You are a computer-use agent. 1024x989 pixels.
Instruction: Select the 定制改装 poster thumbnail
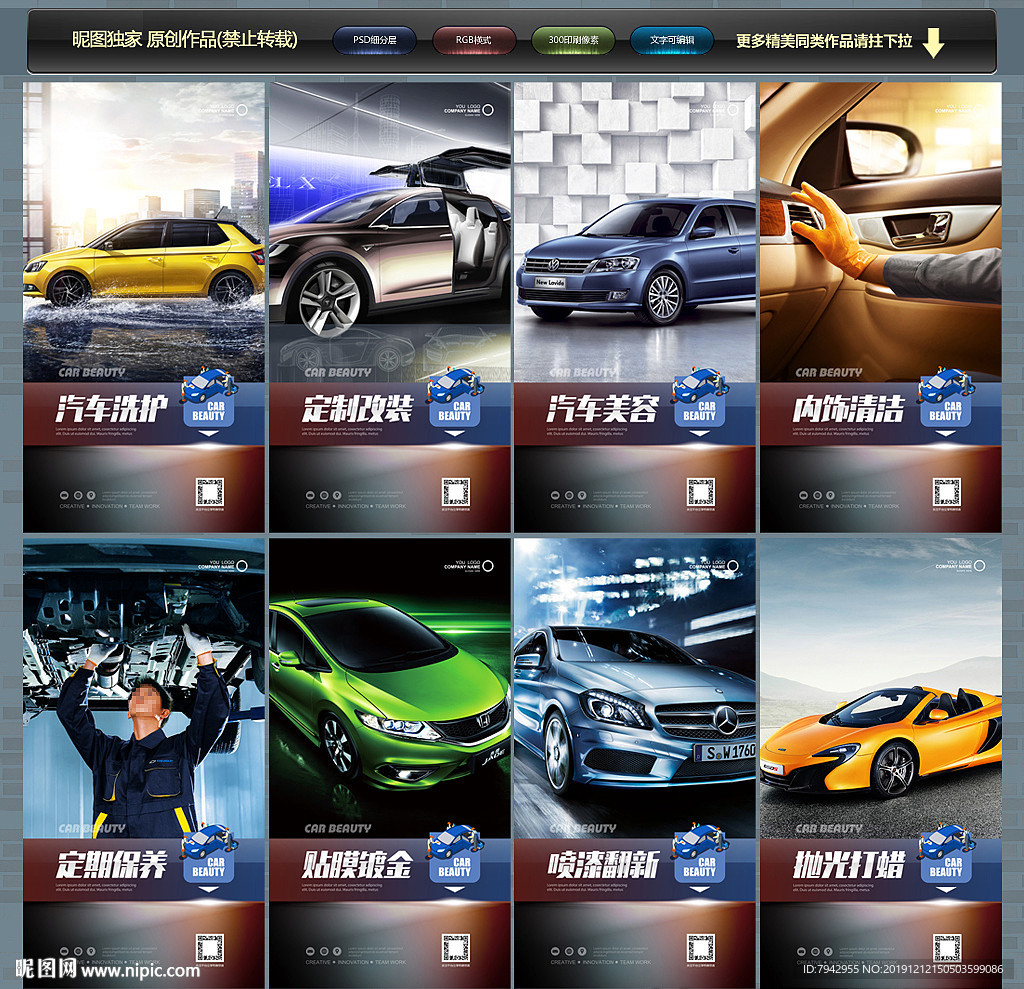click(390, 307)
